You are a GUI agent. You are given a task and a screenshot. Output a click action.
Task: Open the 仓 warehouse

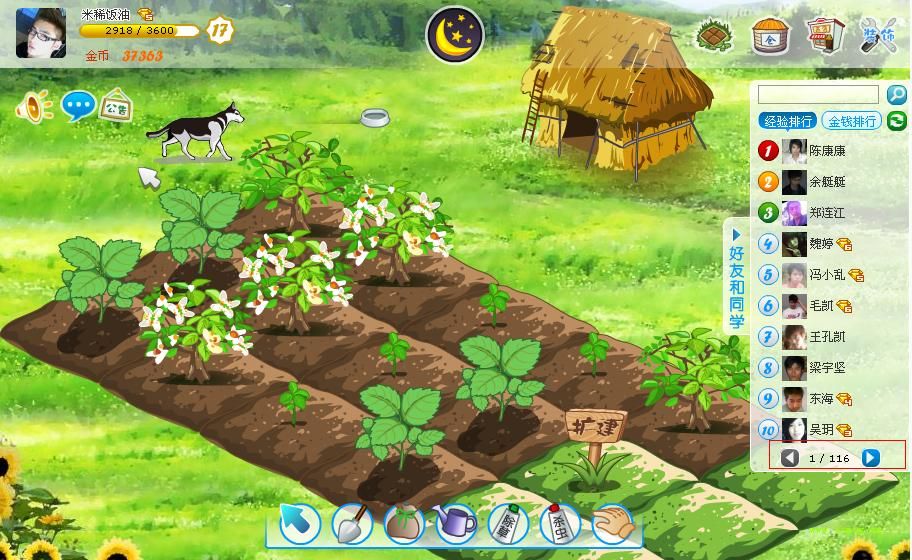pos(770,36)
